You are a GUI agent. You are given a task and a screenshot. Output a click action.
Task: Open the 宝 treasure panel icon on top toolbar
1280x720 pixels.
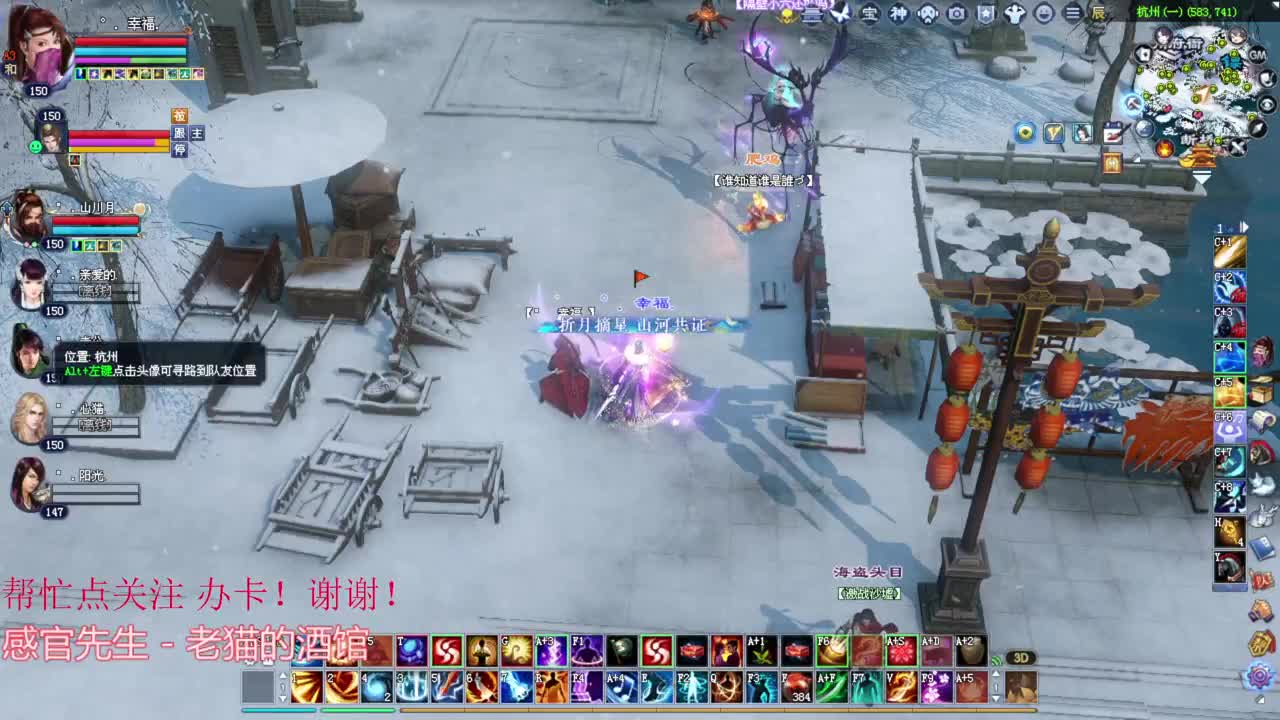point(871,14)
